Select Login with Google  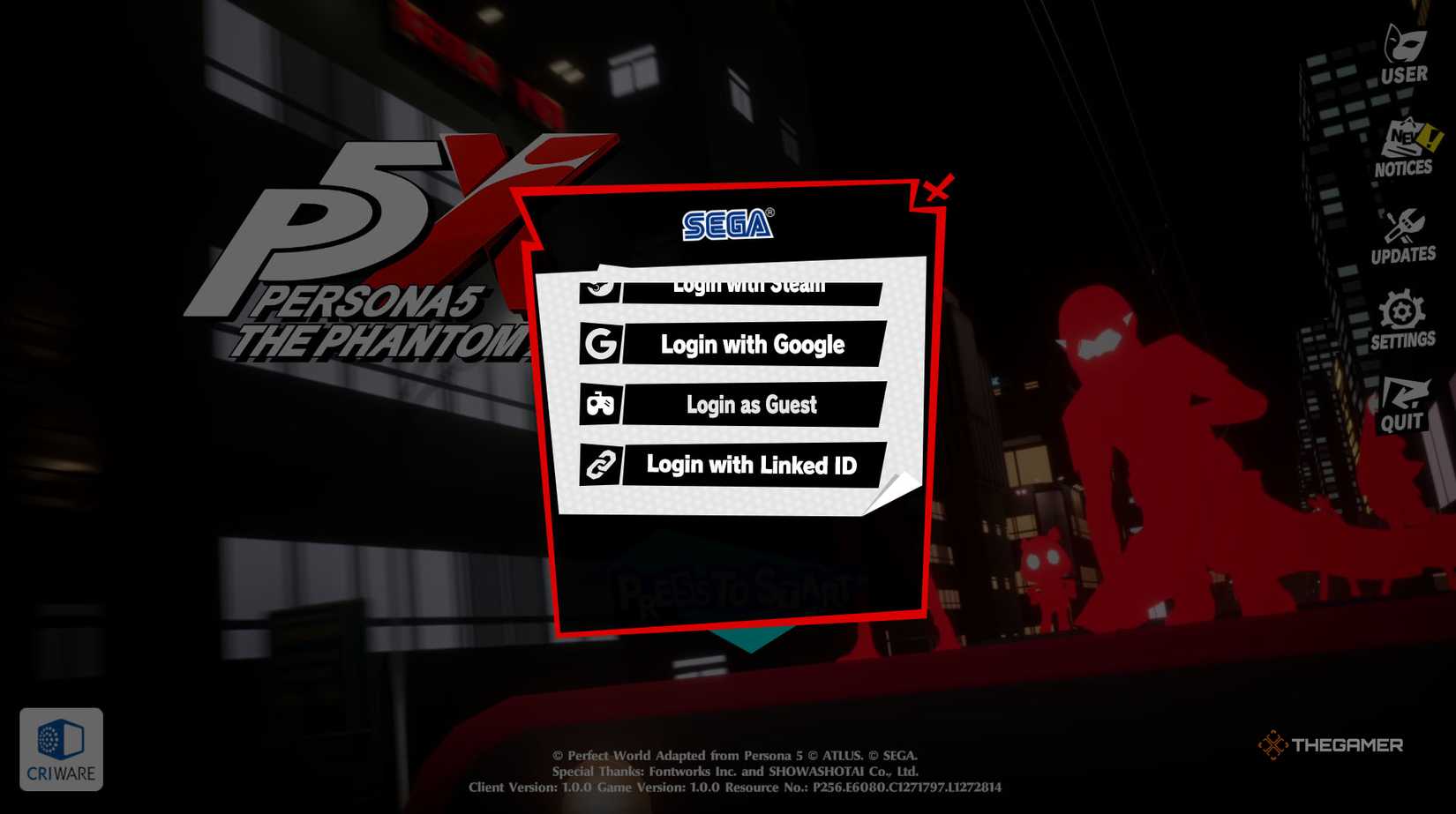point(753,345)
